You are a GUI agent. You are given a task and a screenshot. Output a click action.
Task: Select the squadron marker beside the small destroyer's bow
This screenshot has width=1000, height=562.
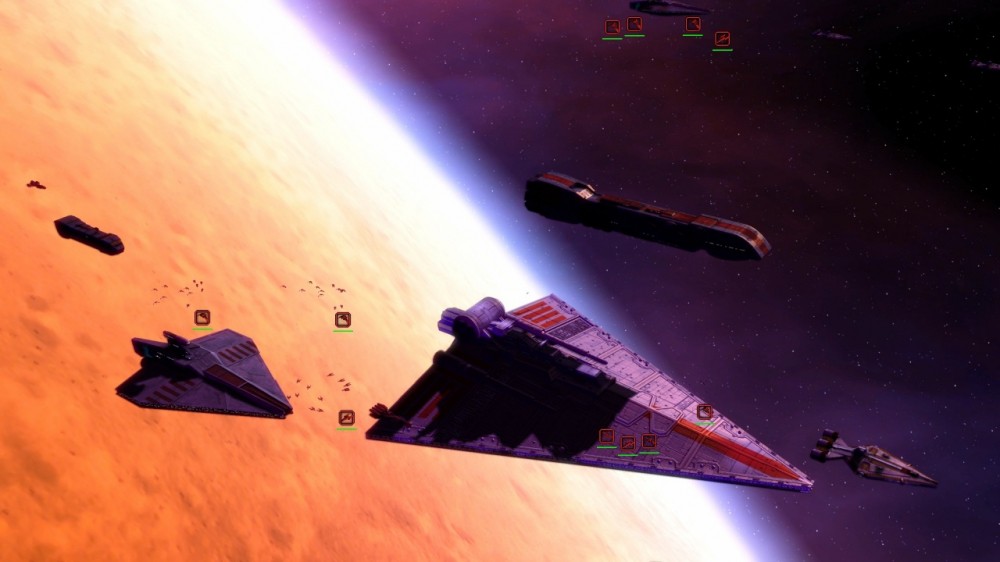pos(346,417)
